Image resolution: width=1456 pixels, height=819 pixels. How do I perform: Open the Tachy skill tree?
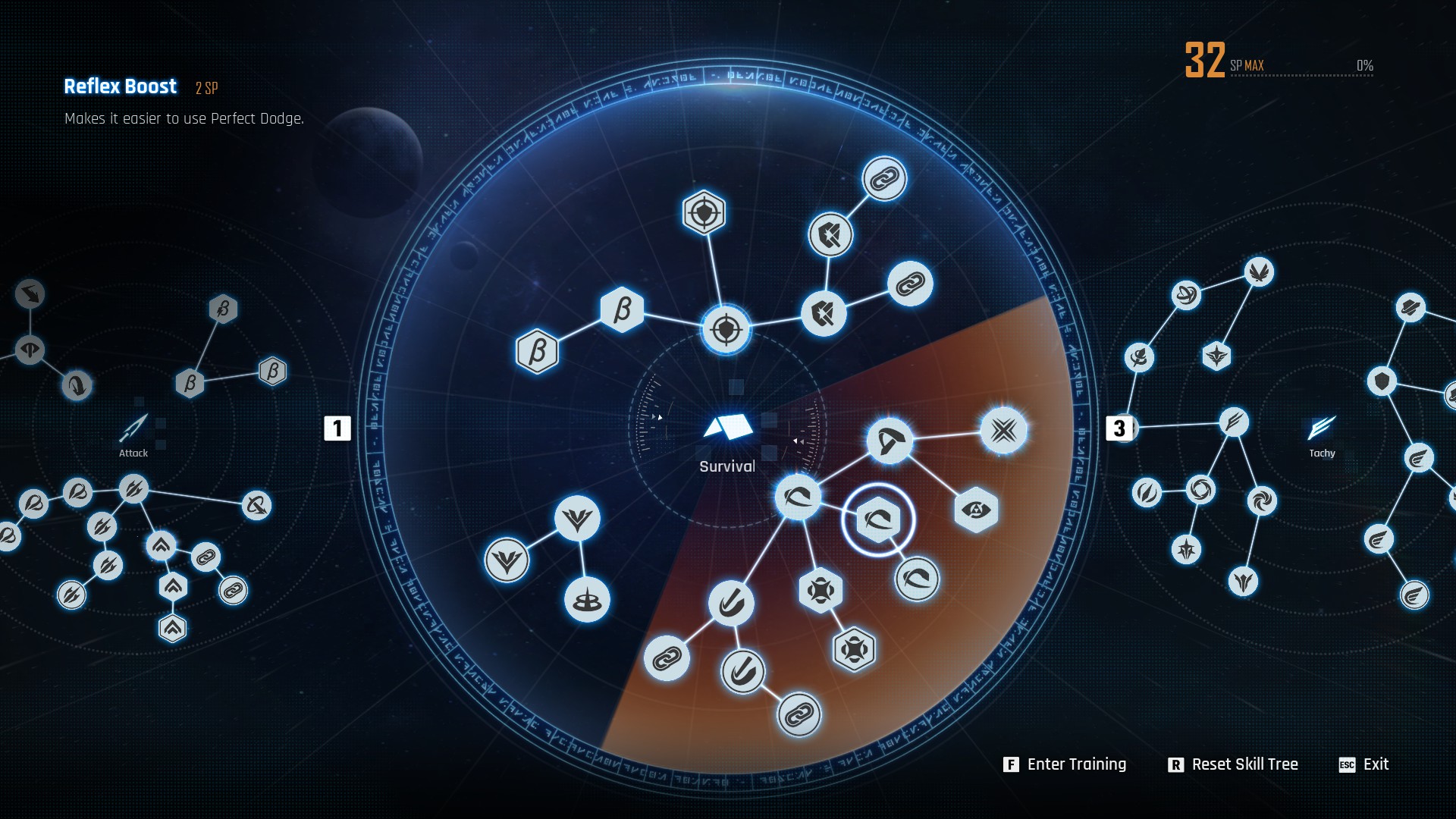[x=1321, y=435]
